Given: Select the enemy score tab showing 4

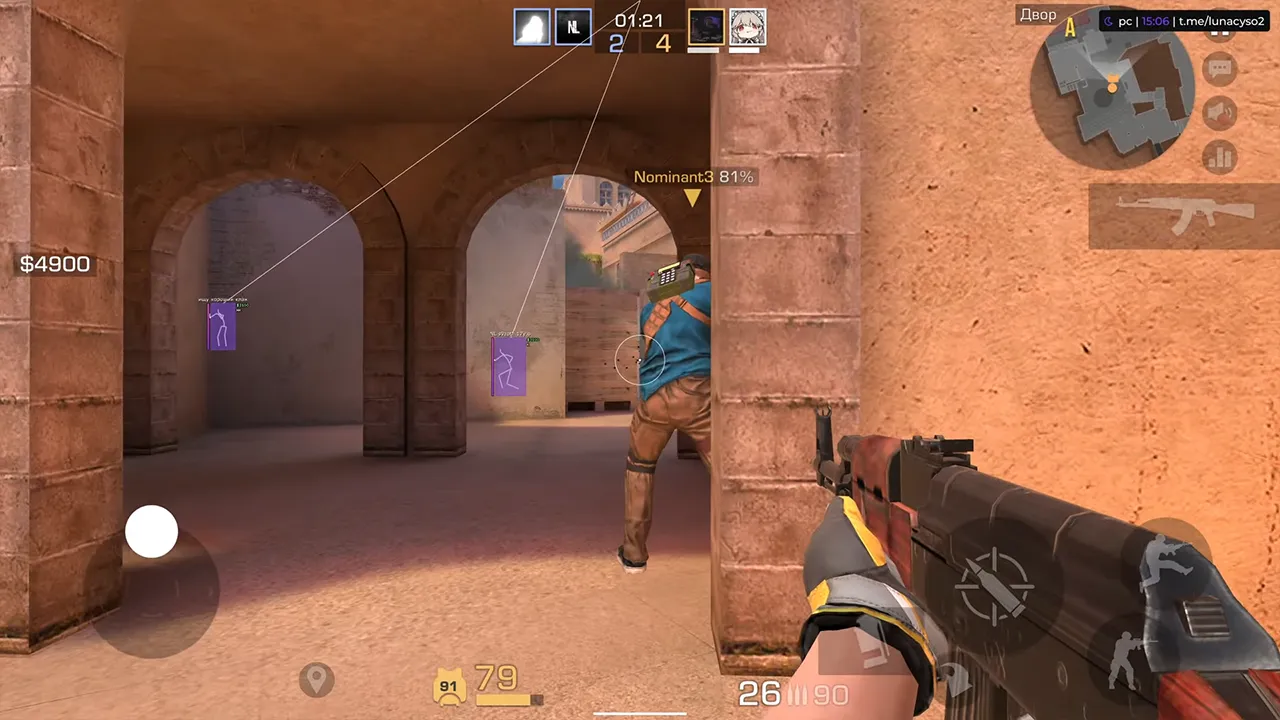Looking at the screenshot, I should click(x=663, y=44).
